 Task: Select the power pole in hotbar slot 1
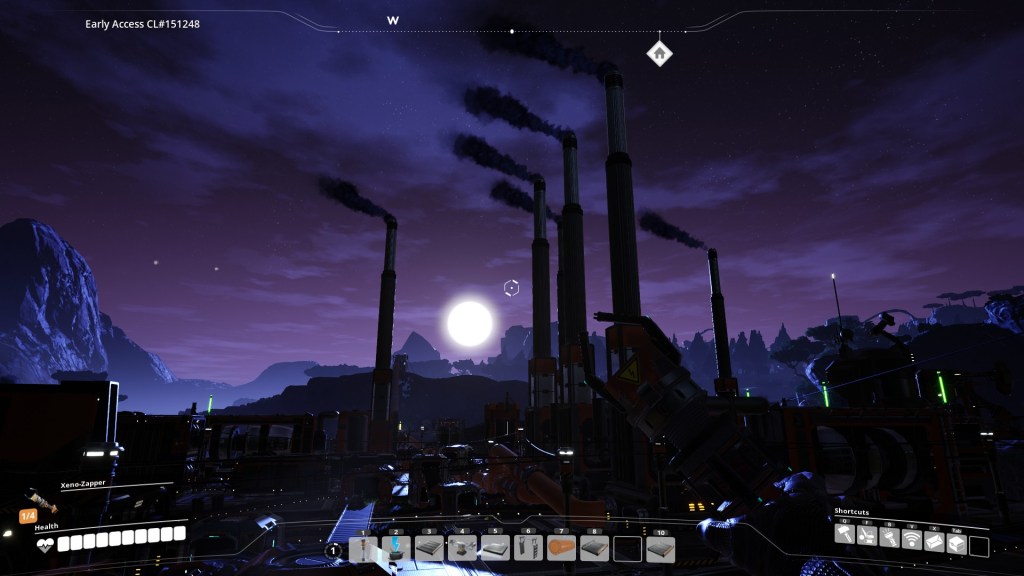tap(364, 549)
